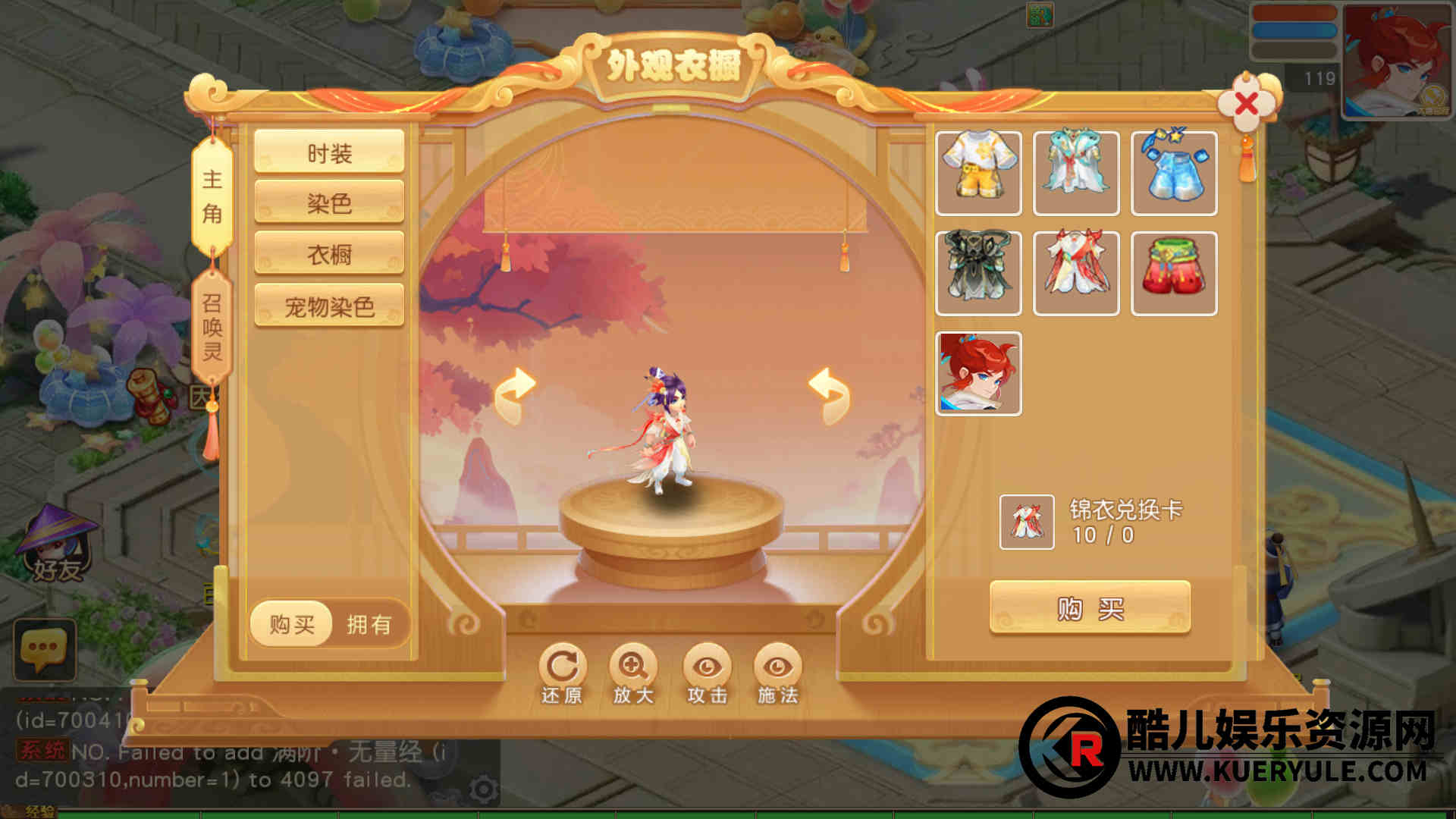
Task: Choose the red lantern shorts outfit
Action: (x=1174, y=273)
